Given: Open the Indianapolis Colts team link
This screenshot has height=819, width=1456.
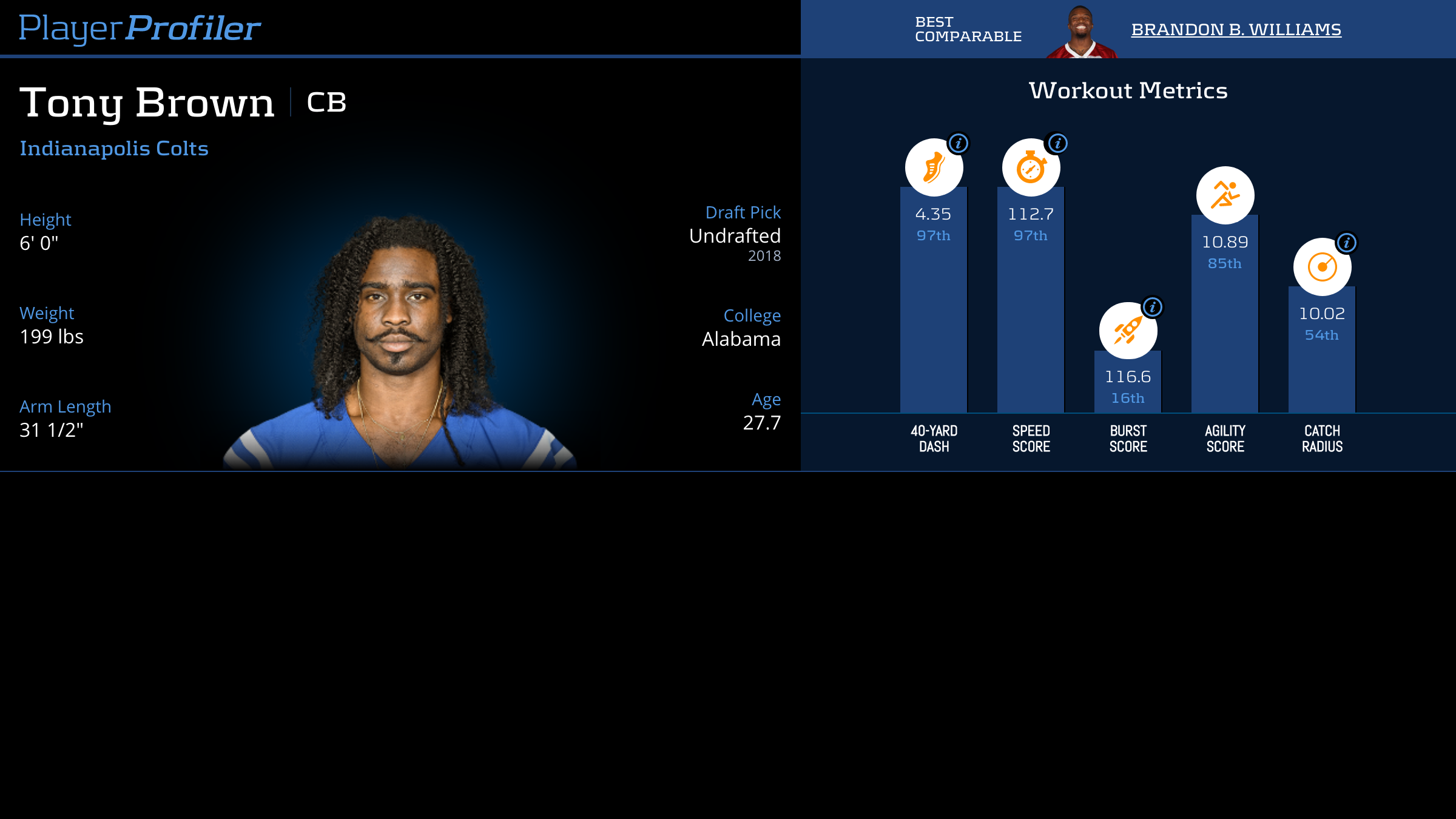Looking at the screenshot, I should (114, 149).
